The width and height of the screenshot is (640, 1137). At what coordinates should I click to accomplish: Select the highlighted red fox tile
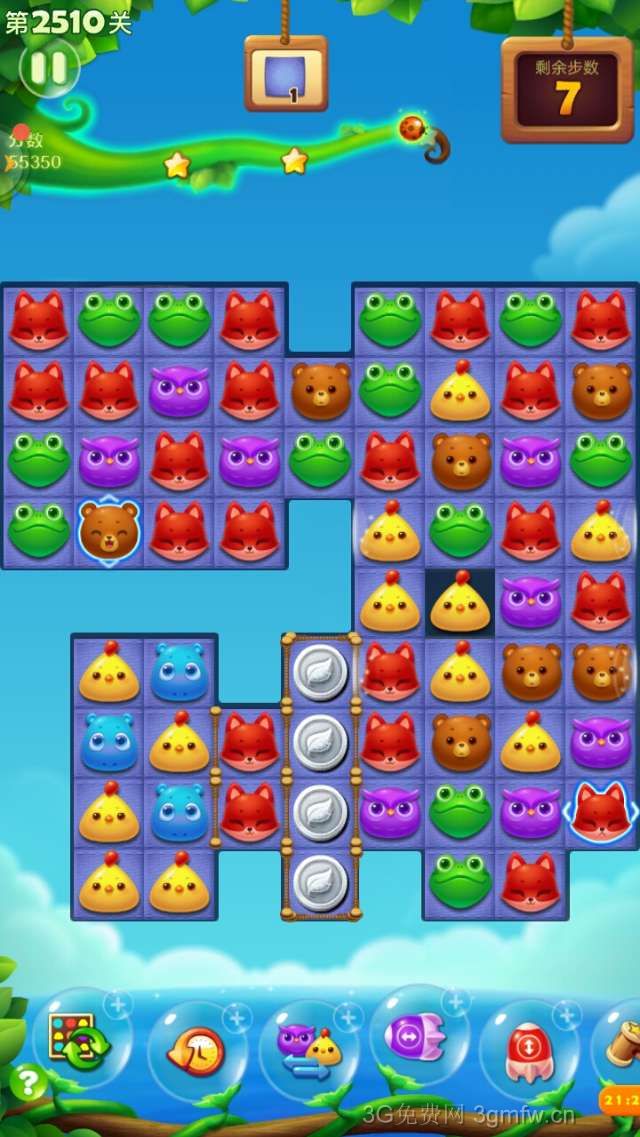(601, 812)
